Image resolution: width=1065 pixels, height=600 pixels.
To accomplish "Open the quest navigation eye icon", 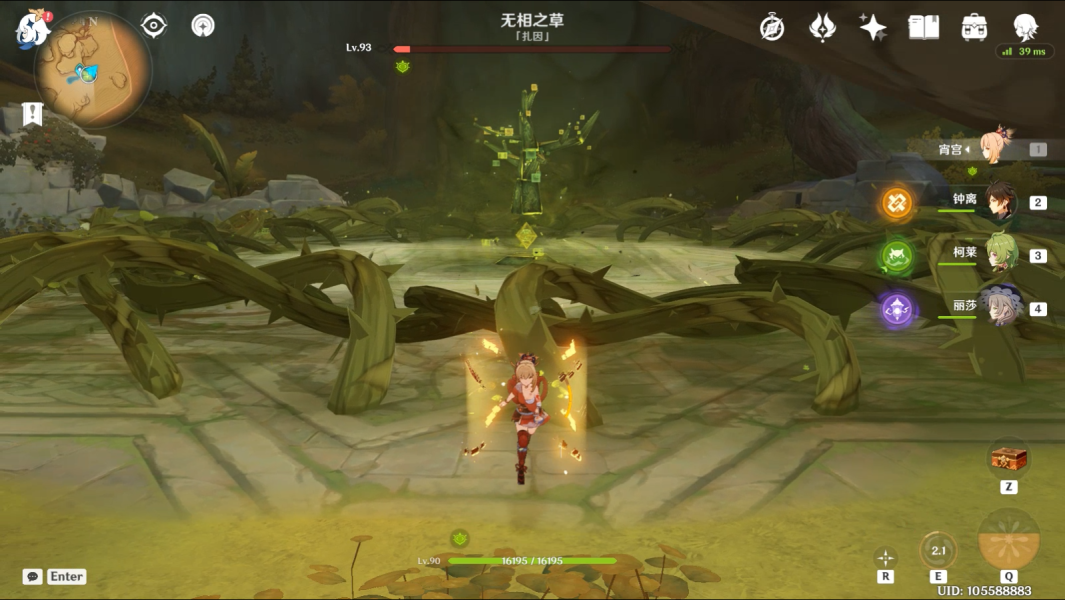I will point(154,25).
